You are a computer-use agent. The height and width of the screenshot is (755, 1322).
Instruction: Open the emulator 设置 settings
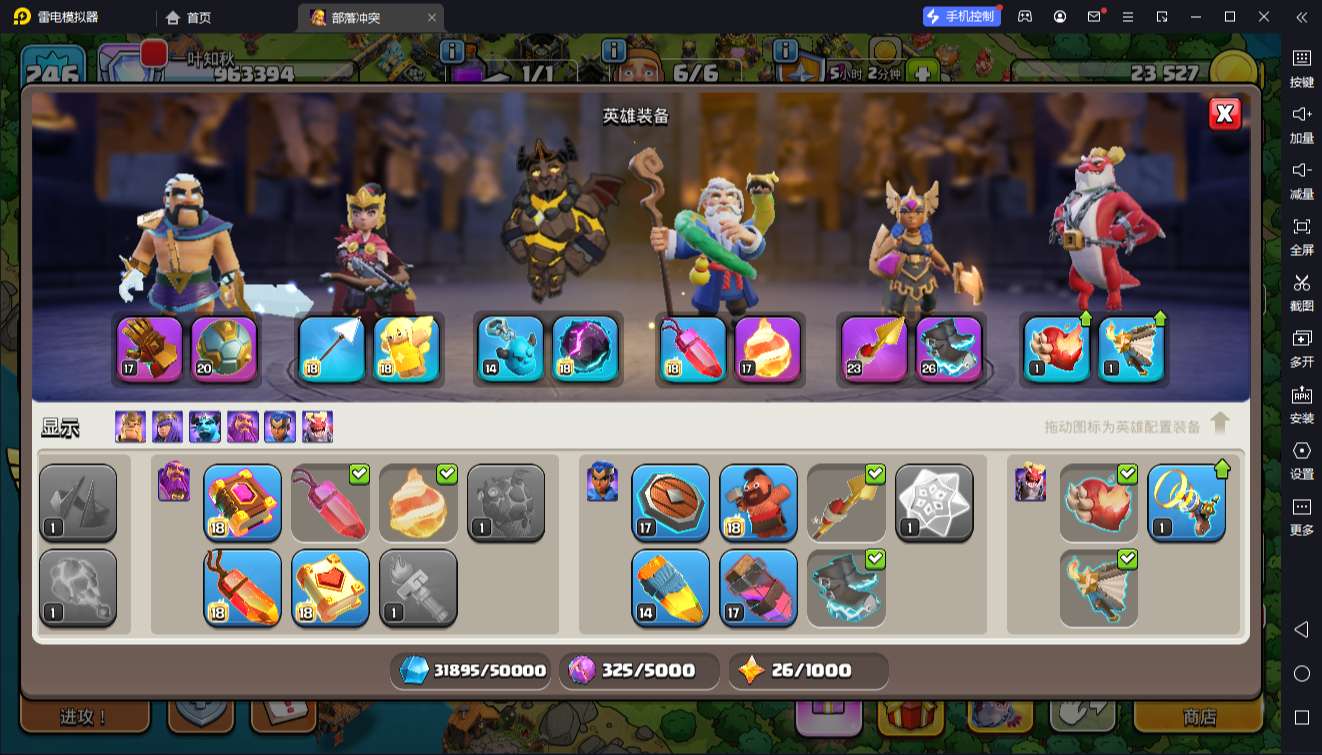click(1301, 459)
